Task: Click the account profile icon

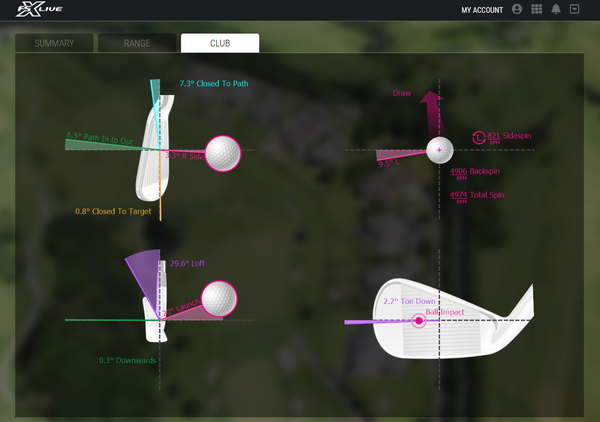Action: 517,10
